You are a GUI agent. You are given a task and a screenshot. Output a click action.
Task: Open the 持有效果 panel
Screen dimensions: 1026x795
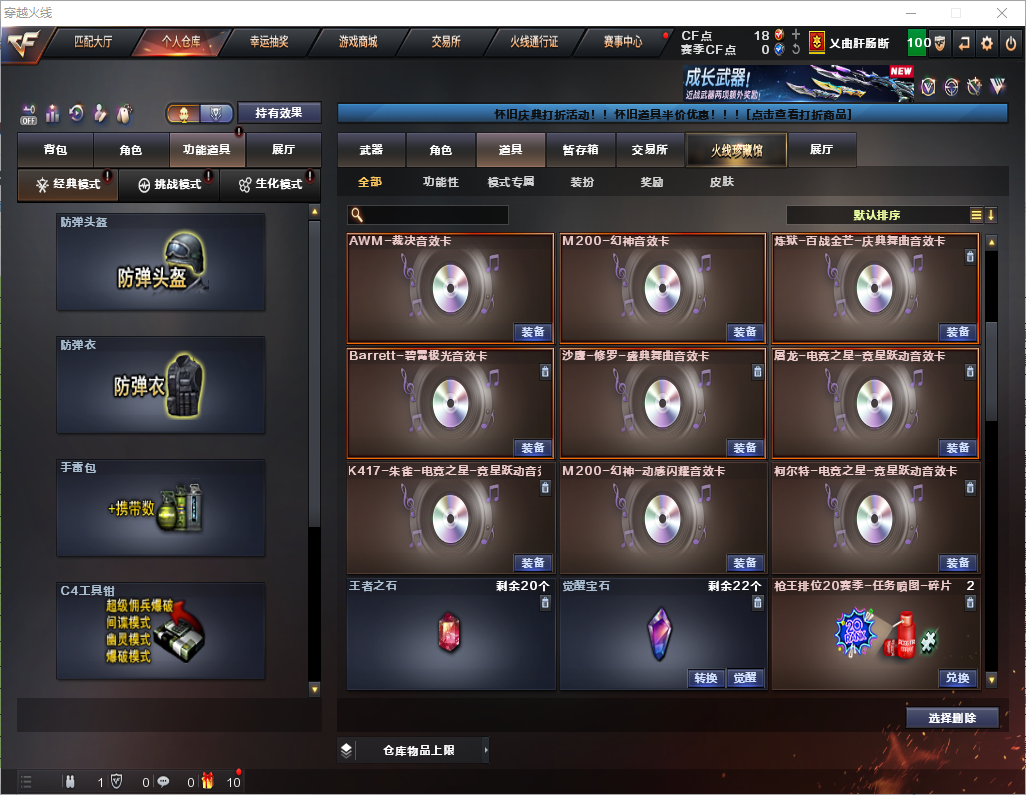coord(278,113)
